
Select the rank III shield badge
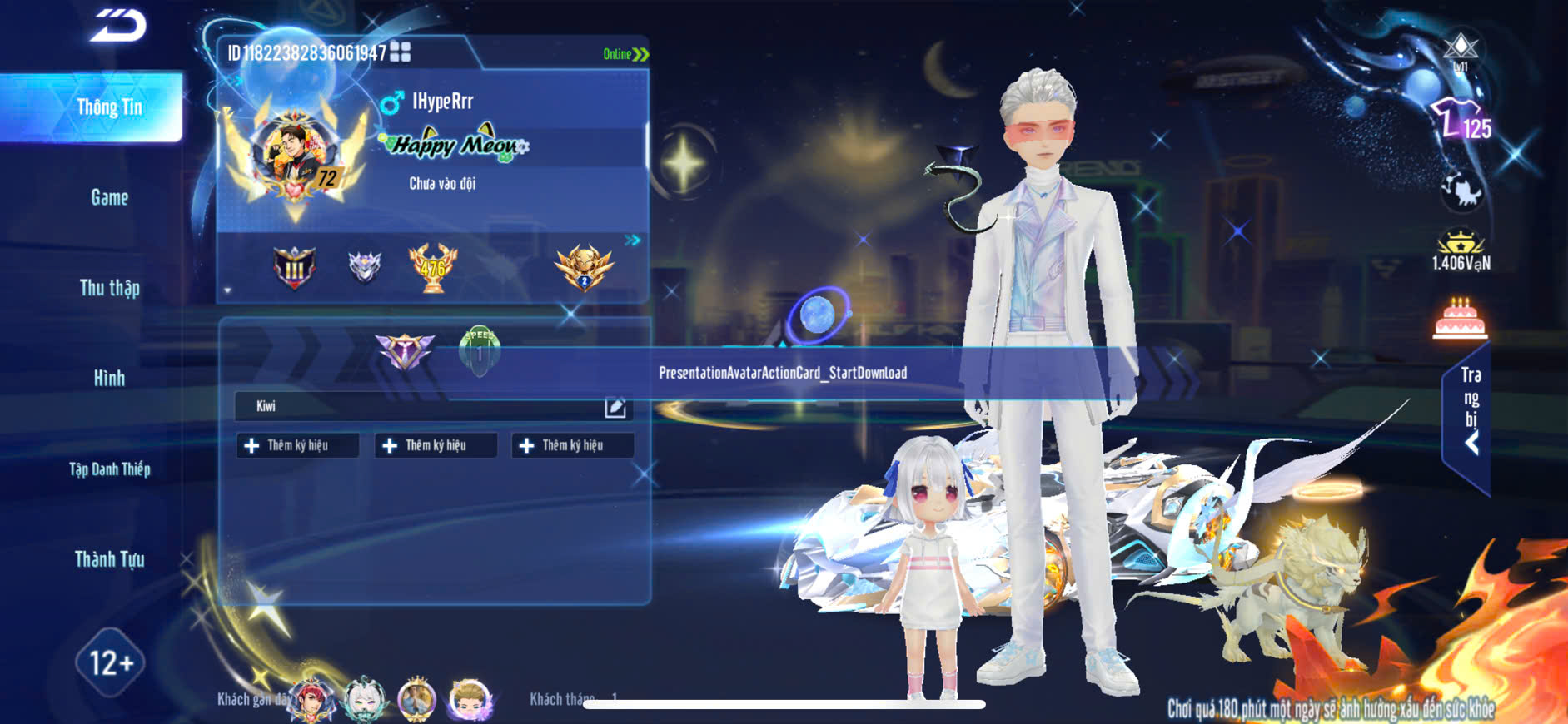click(295, 268)
